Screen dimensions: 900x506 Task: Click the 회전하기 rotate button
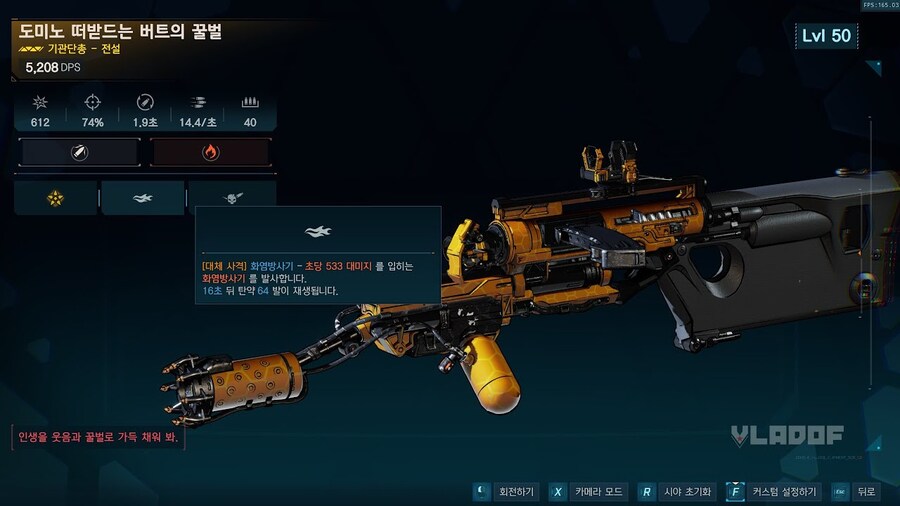pyautogui.click(x=506, y=492)
